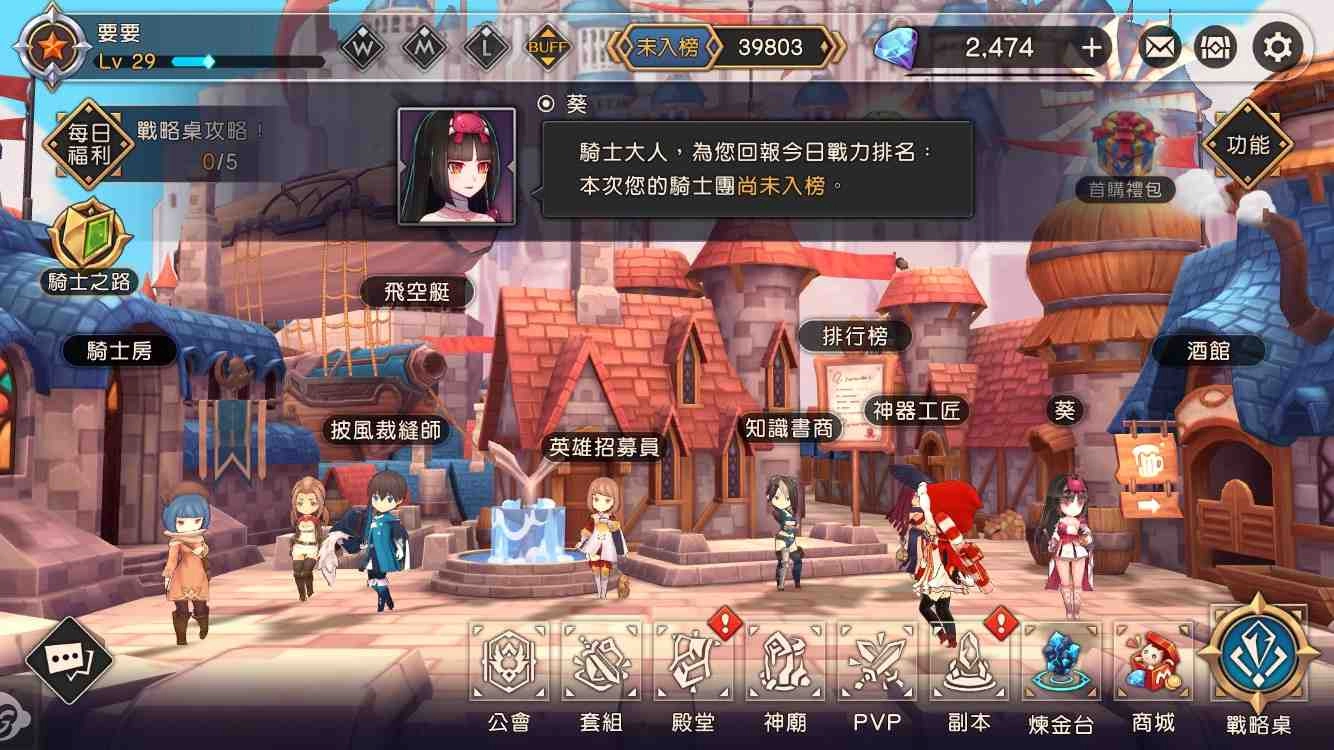Image resolution: width=1334 pixels, height=750 pixels.
Task: Toggle the W difficulty marker
Action: tap(362, 45)
